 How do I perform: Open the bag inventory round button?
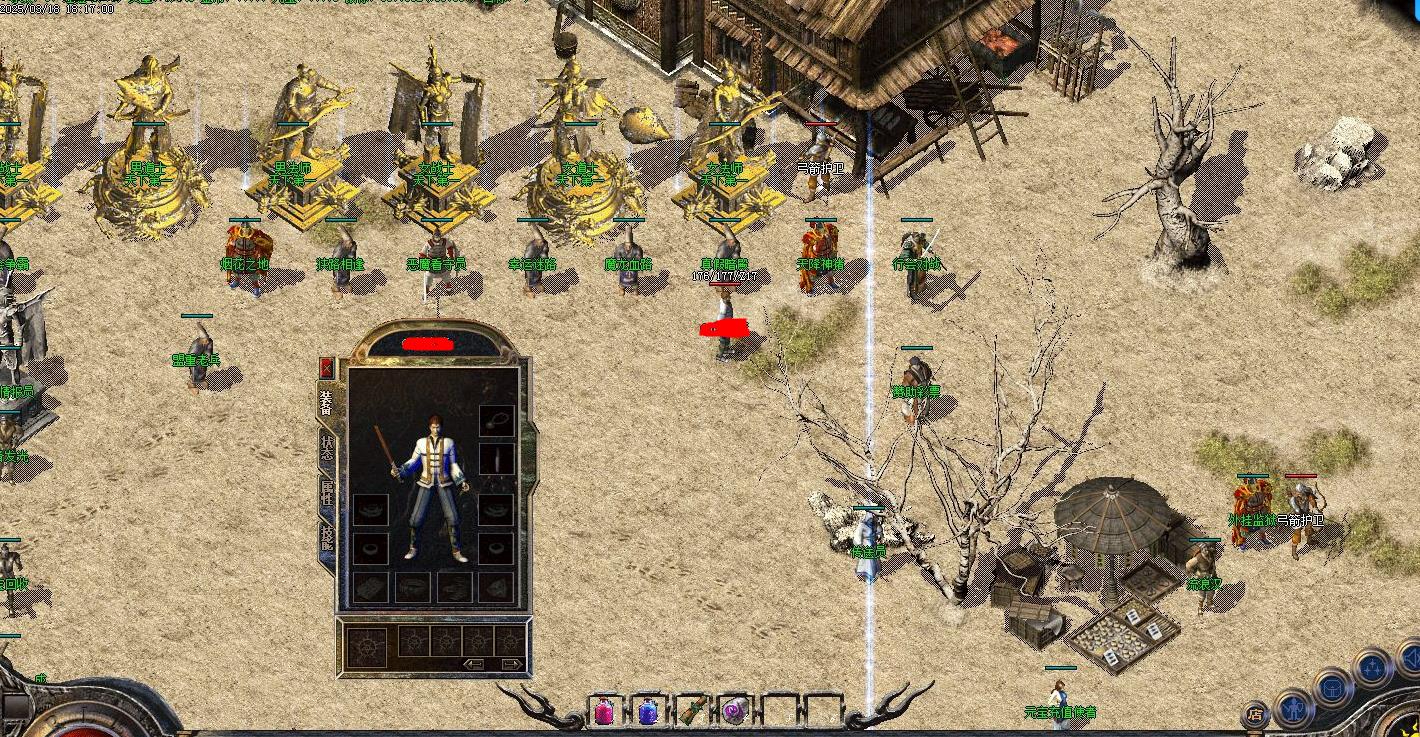point(1333,688)
